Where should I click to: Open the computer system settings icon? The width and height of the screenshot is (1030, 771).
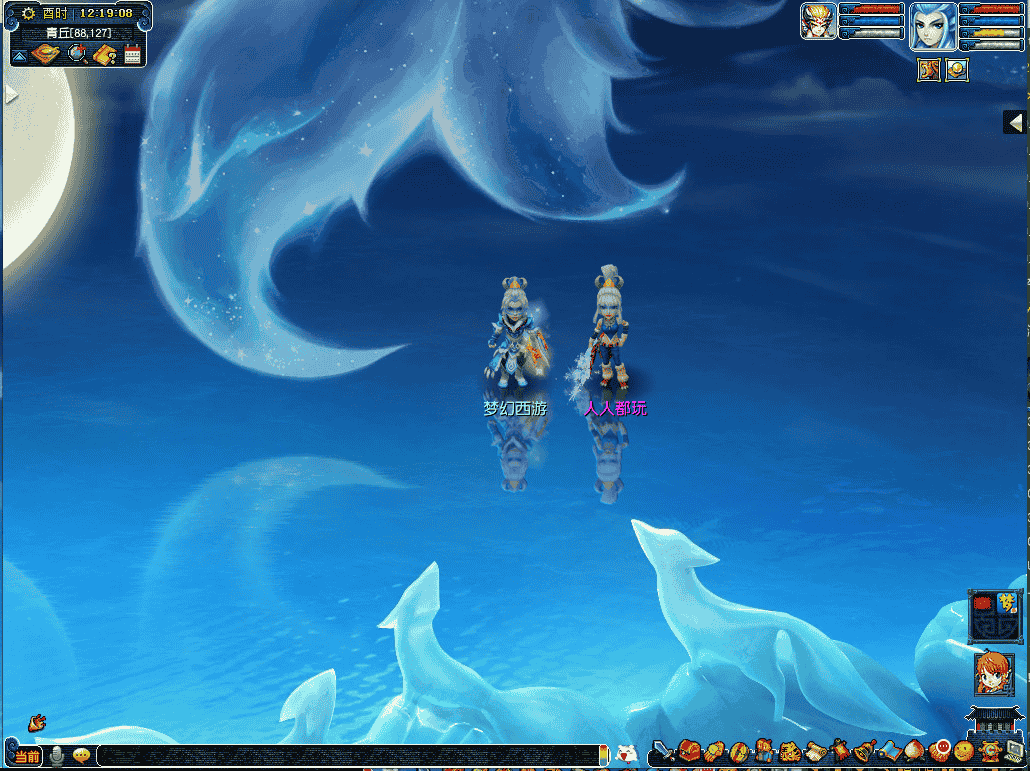[1013, 750]
